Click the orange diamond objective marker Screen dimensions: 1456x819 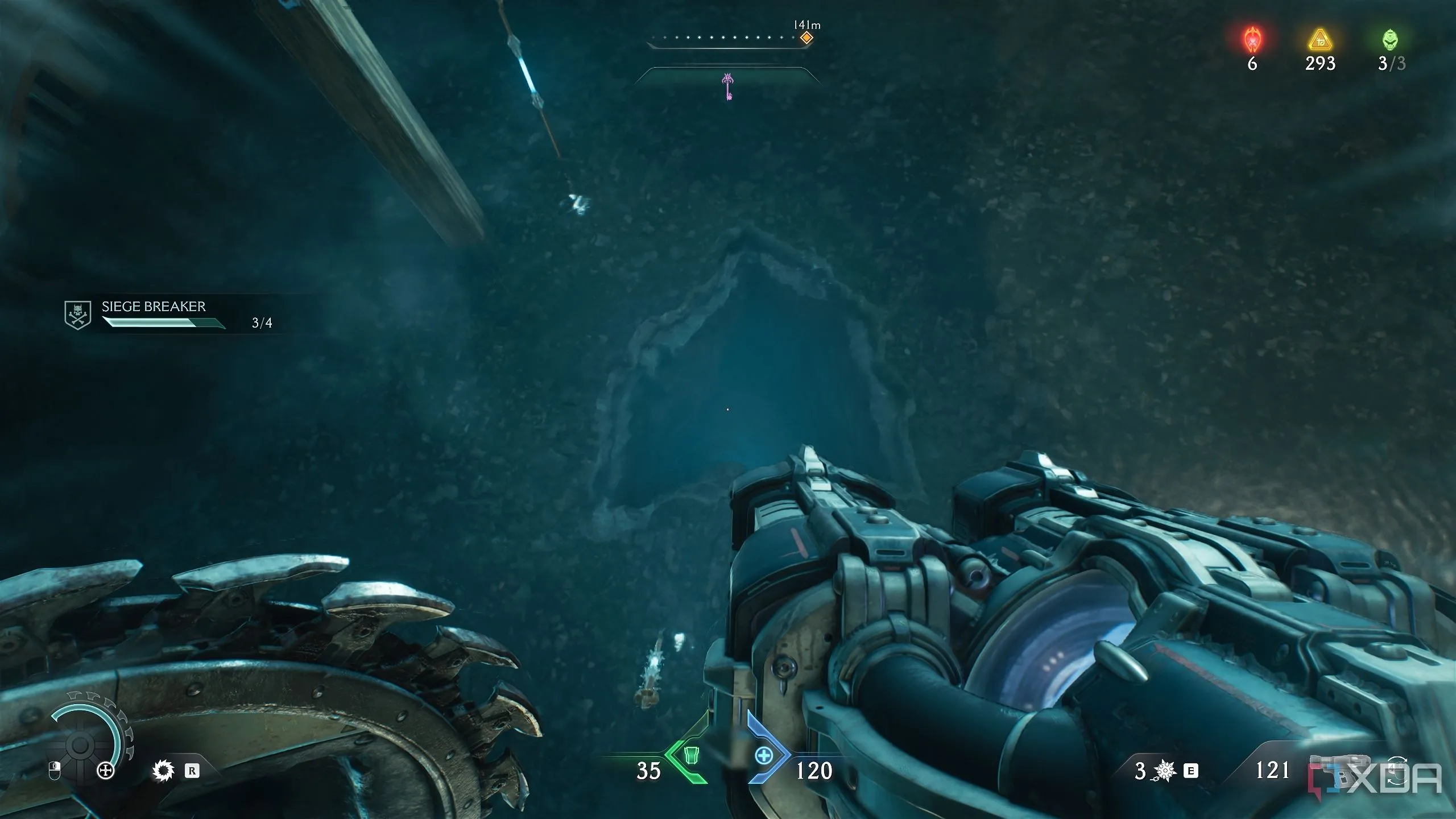point(806,38)
